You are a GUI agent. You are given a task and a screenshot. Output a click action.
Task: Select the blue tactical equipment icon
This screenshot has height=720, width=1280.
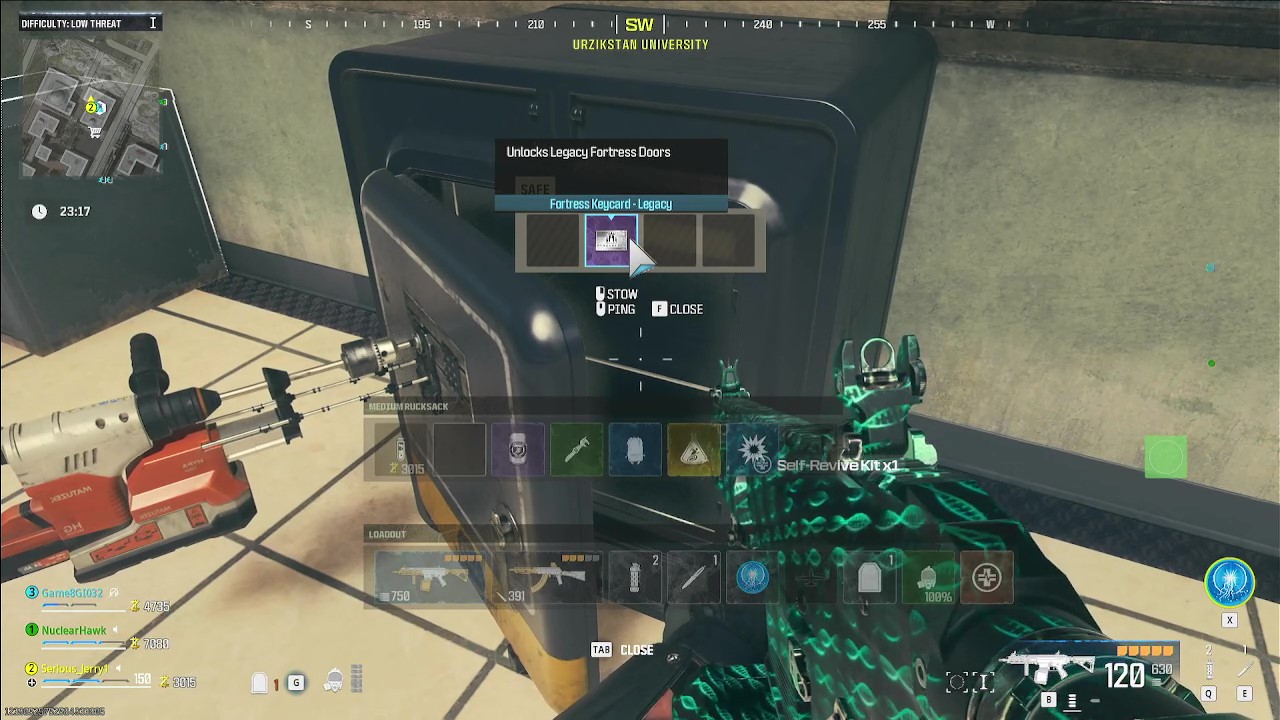click(x=752, y=577)
